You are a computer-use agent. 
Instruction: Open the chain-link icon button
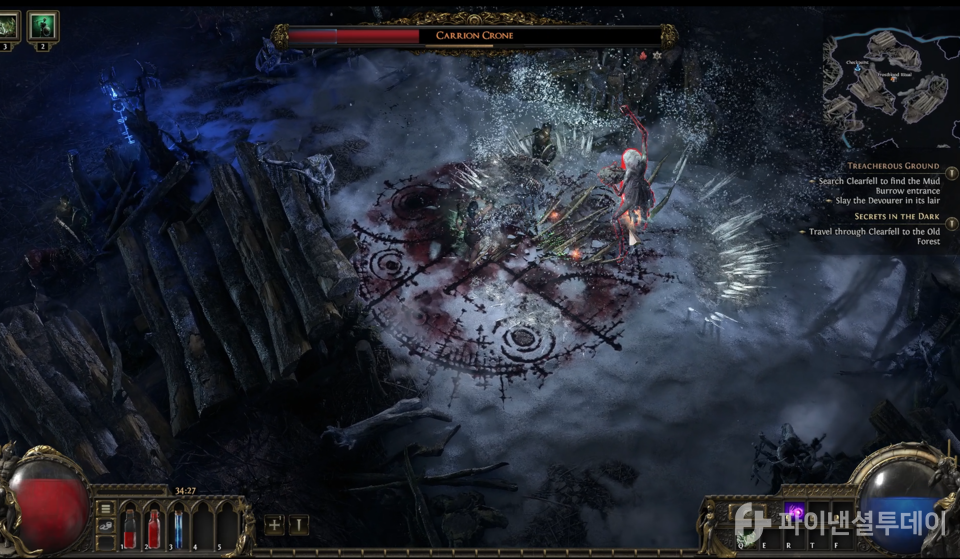105,527
